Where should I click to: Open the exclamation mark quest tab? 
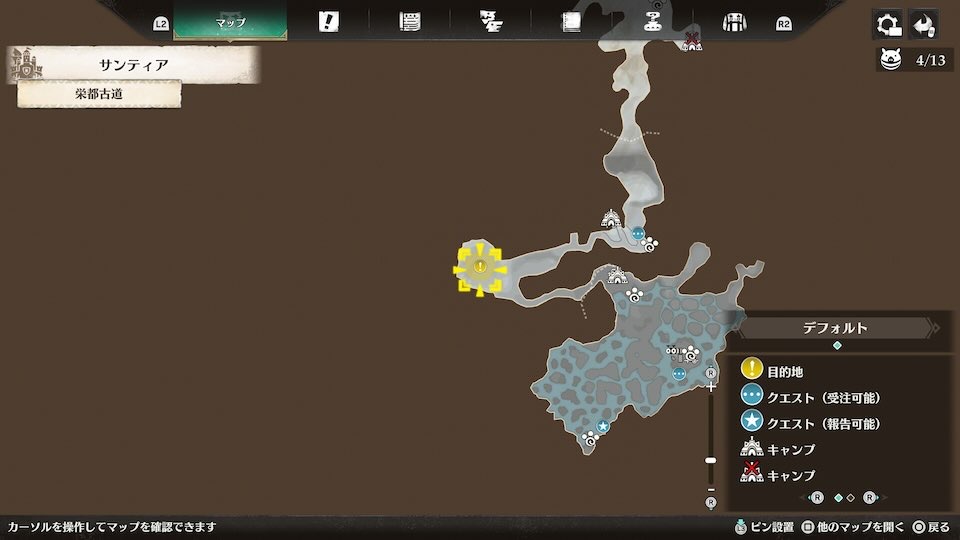(328, 22)
